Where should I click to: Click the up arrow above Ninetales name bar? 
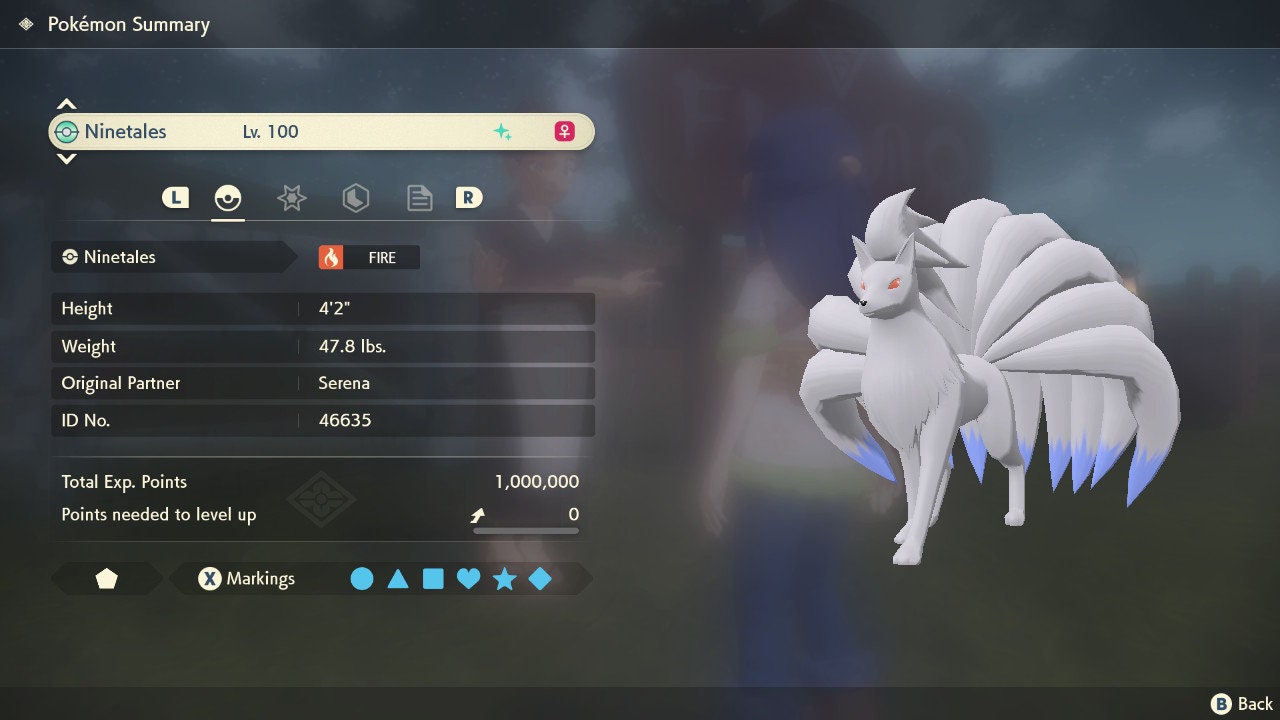[x=66, y=104]
